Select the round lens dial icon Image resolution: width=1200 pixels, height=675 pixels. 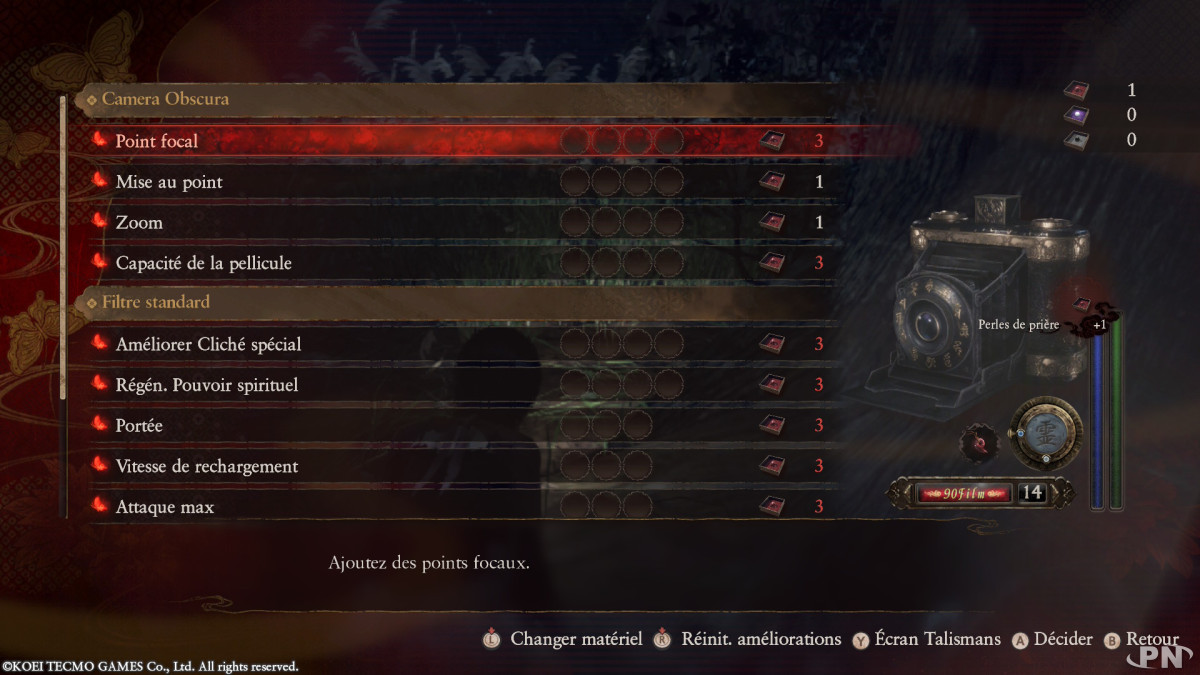[1045, 432]
